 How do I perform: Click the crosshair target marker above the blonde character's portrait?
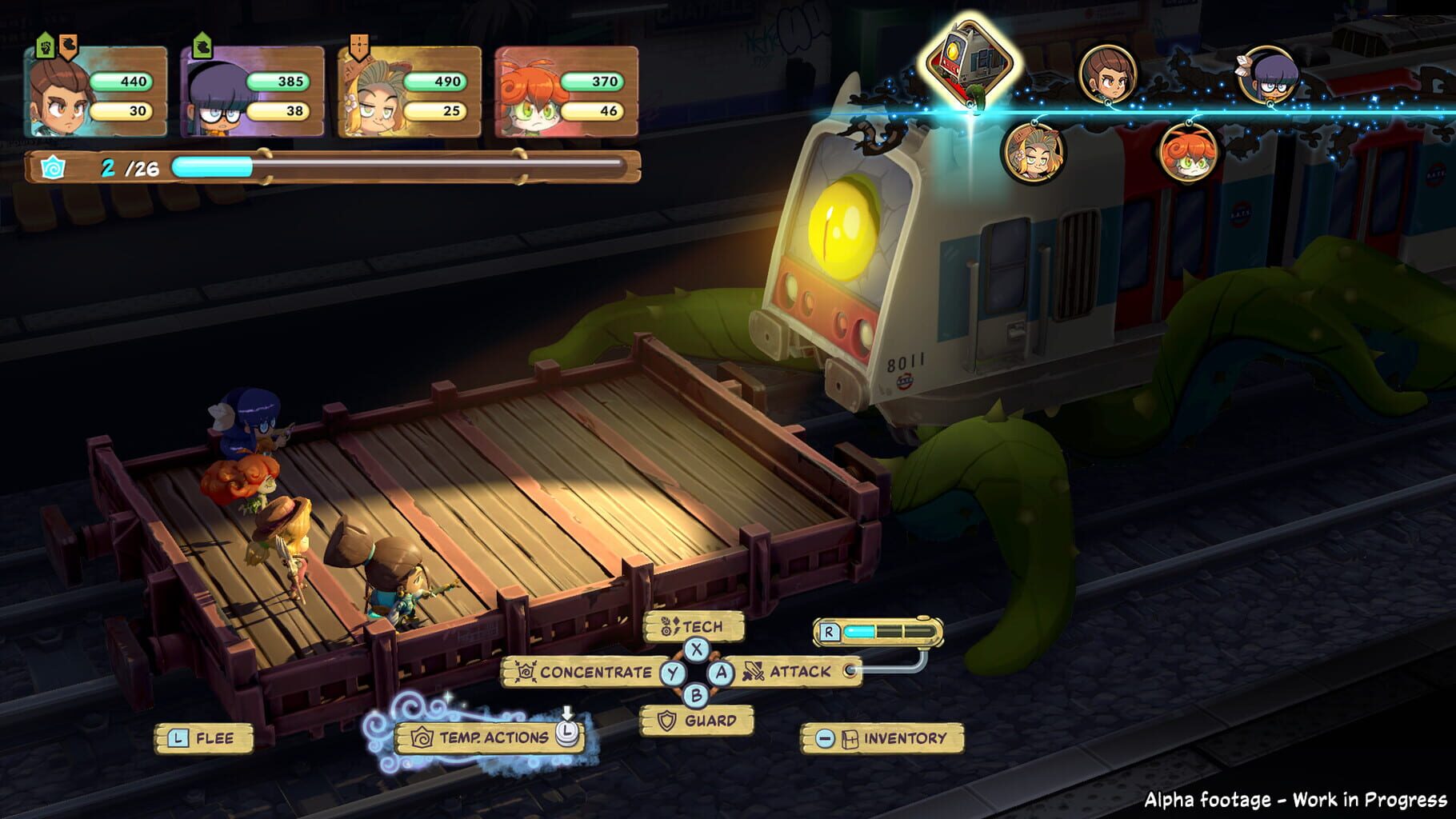coord(359,43)
